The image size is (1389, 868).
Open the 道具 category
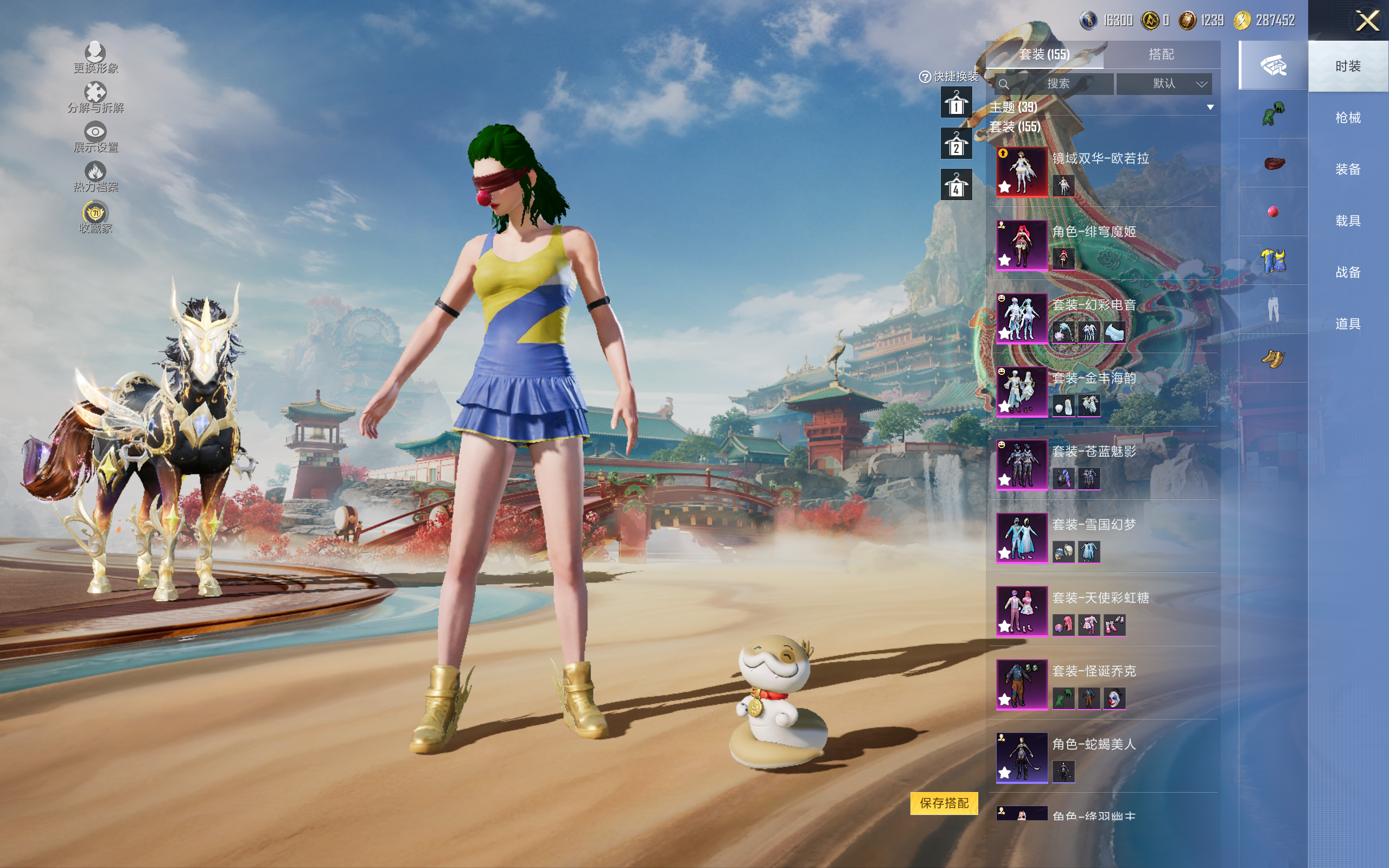tap(1347, 324)
